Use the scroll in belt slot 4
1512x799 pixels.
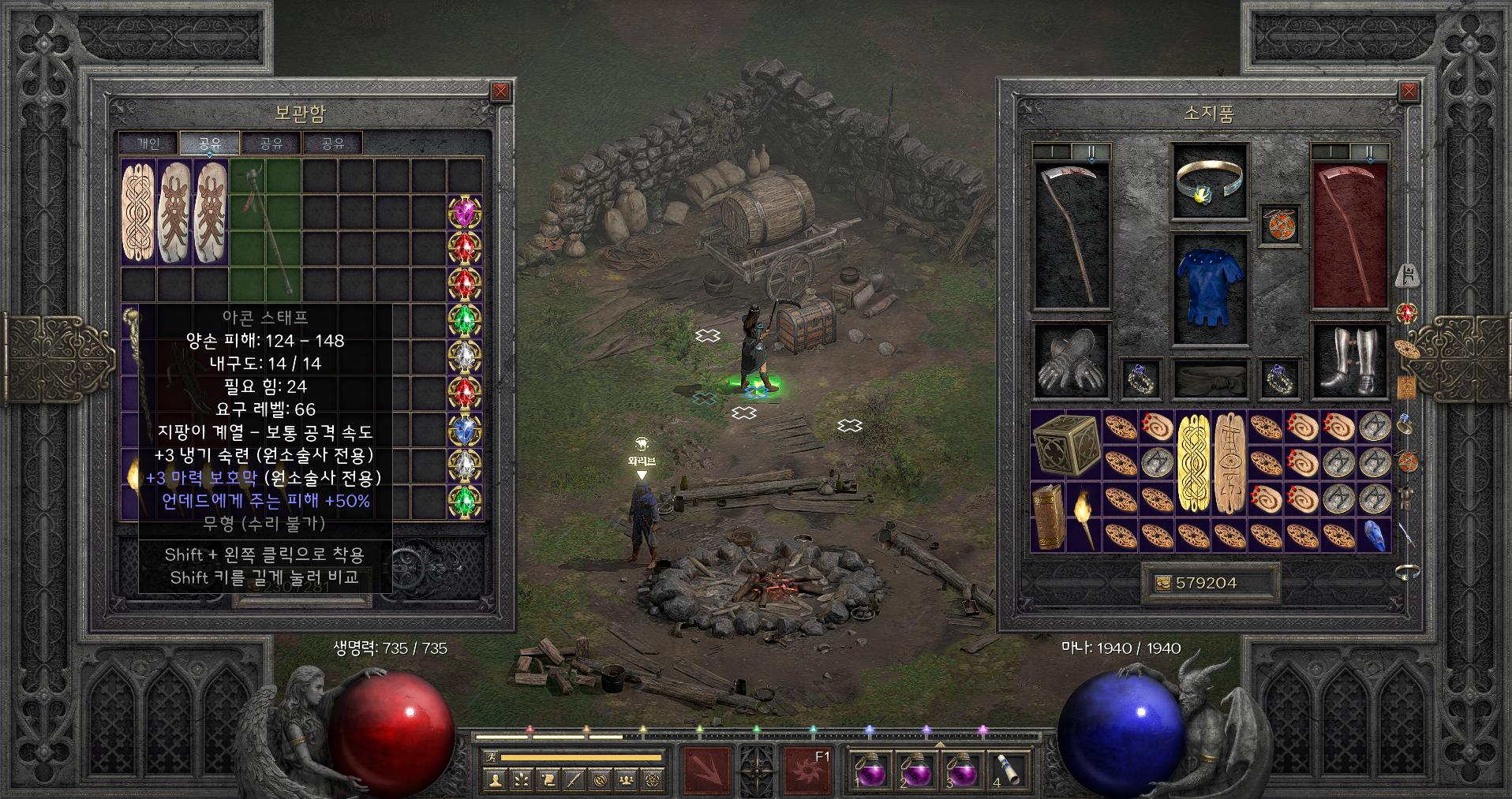click(1008, 768)
